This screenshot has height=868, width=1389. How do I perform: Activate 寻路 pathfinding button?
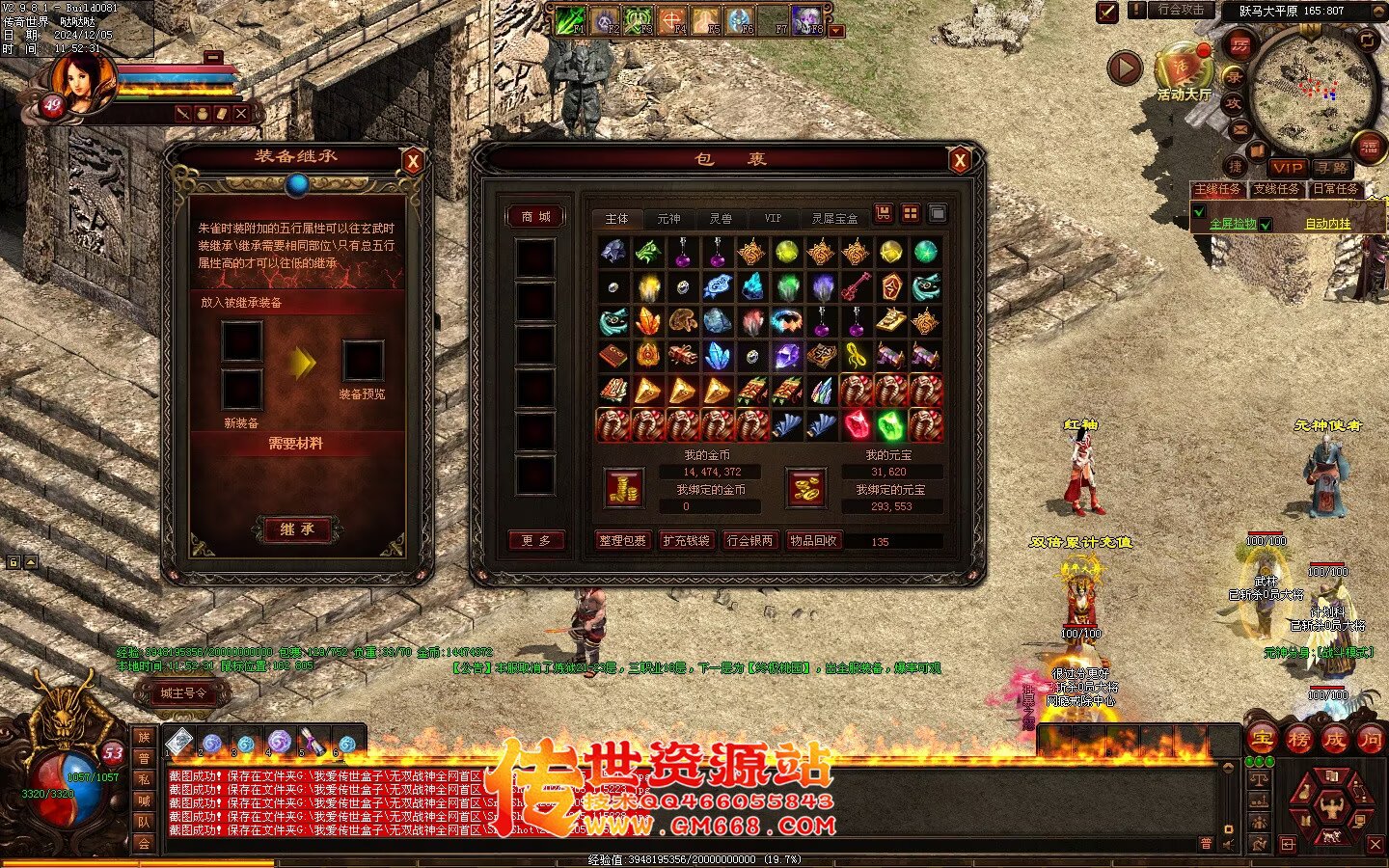pos(1331,168)
